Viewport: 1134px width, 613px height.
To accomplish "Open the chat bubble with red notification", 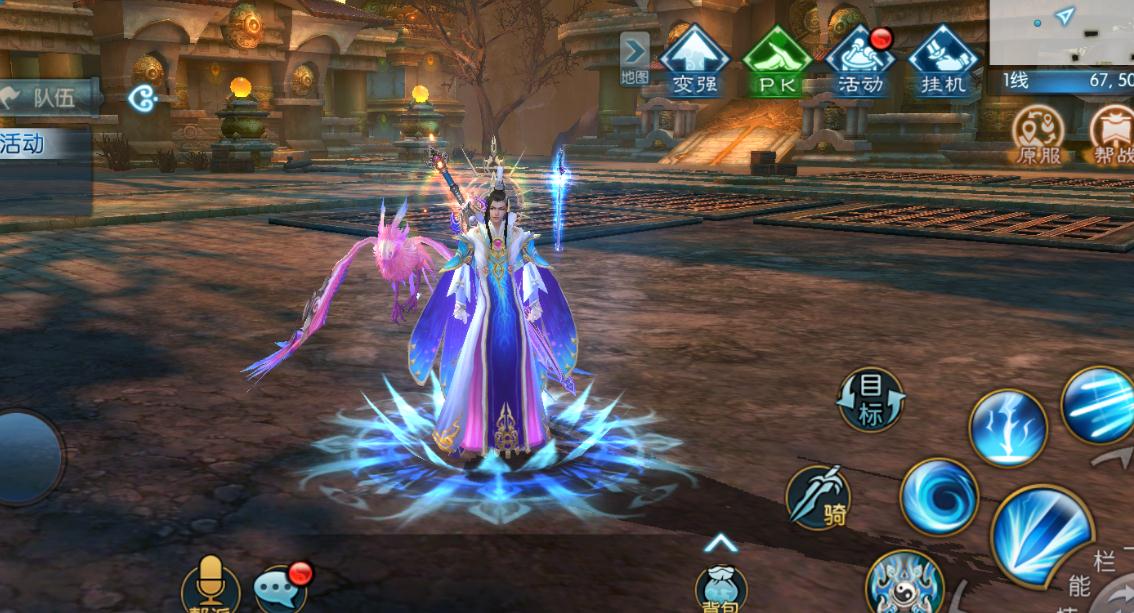I will 281,588.
